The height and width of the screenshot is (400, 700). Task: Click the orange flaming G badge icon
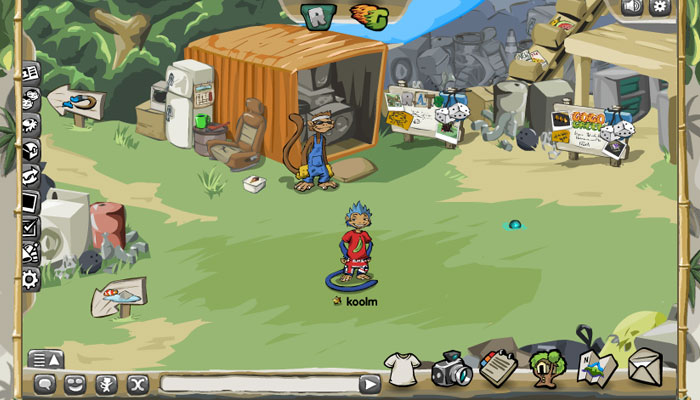pos(369,15)
